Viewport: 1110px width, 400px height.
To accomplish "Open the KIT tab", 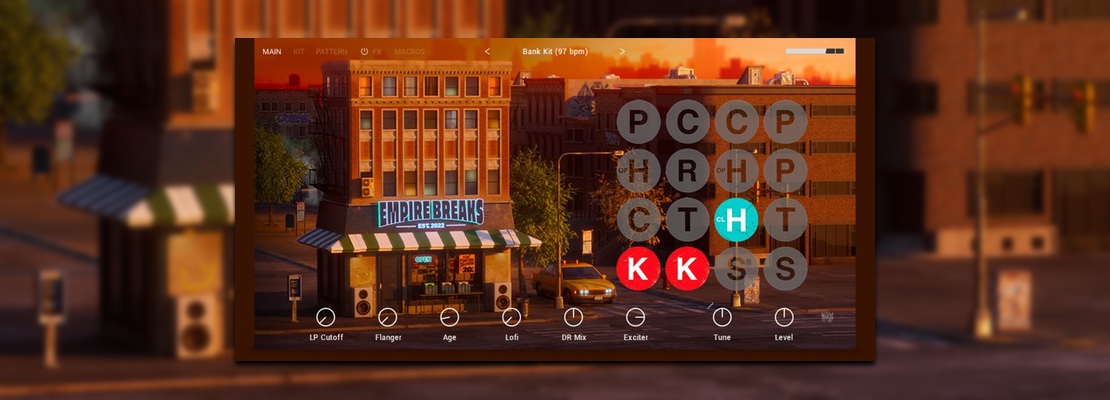I will (x=299, y=52).
